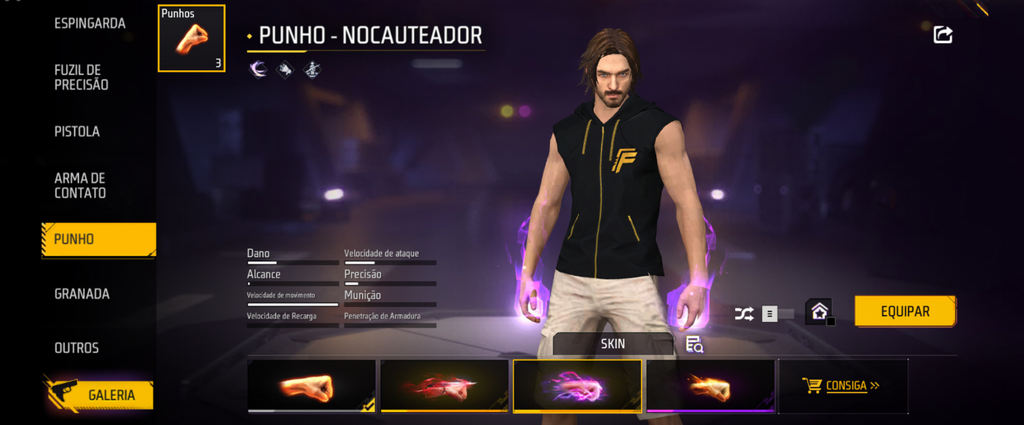Screen dimensions: 1024x425
Task: Open the Espingarda weapon category
Action: coord(90,22)
